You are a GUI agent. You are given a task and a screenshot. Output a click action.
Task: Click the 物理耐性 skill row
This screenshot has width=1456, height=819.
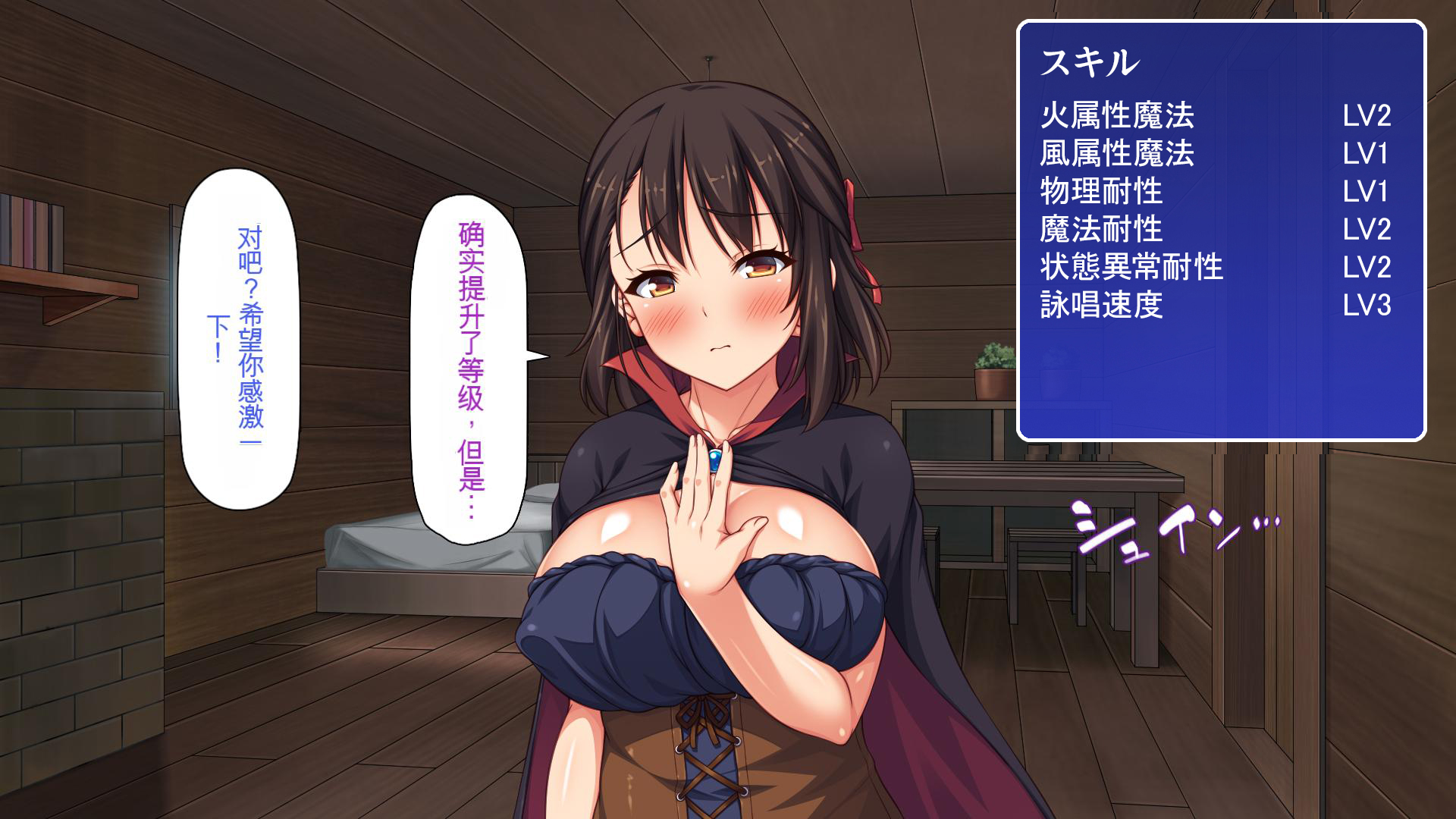click(1102, 191)
